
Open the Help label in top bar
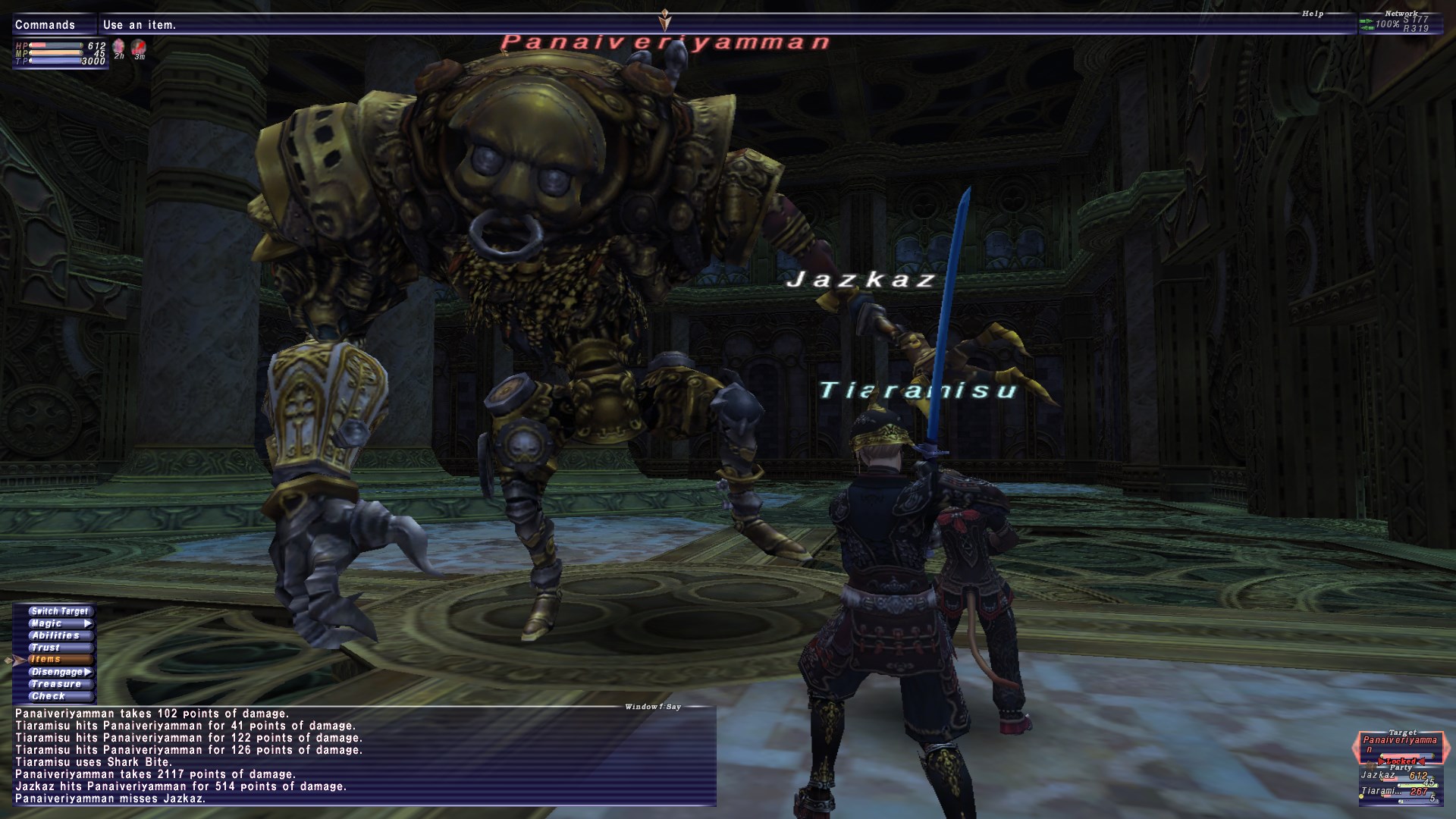coord(1313,14)
